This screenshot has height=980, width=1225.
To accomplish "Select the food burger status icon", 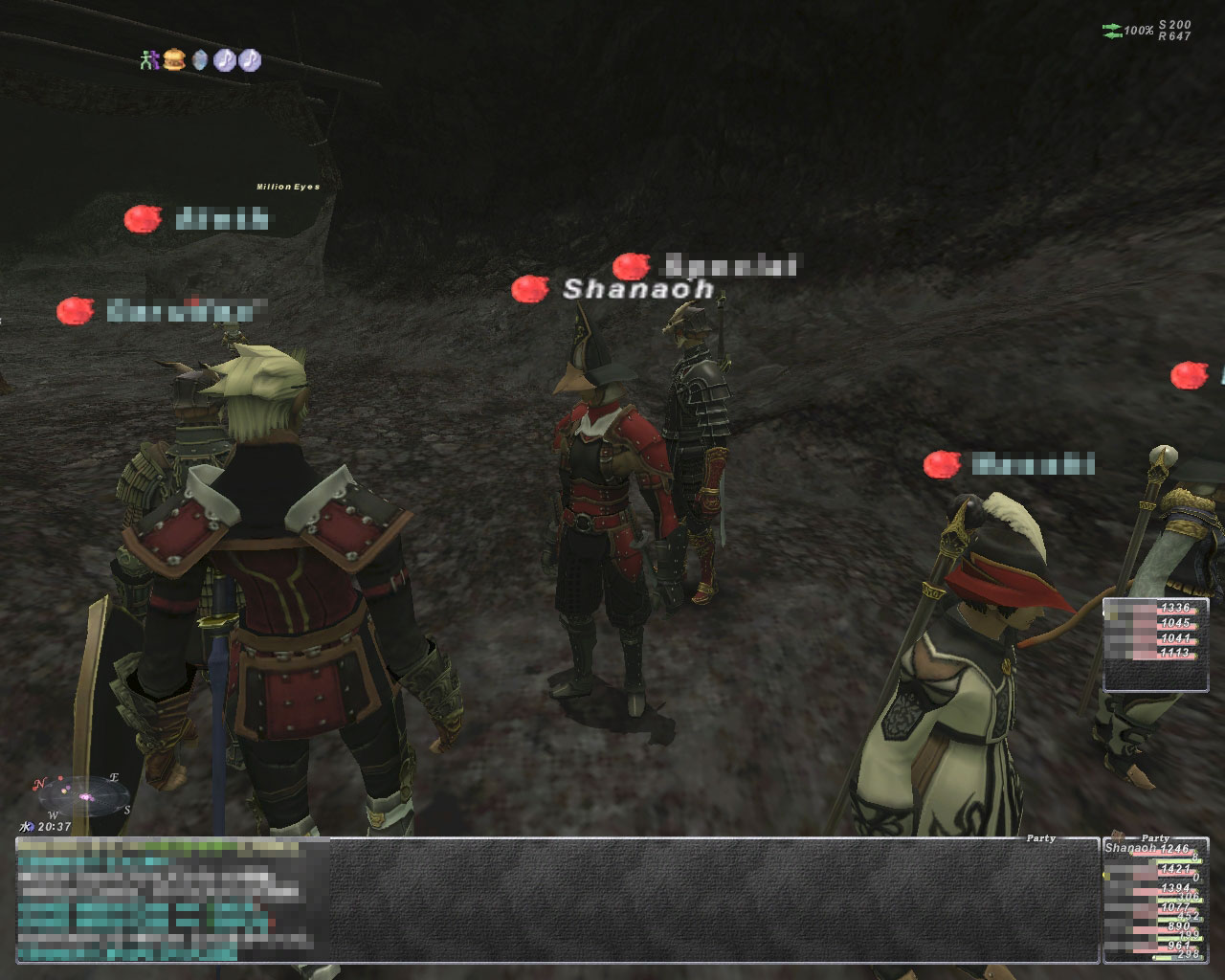I will pos(173,60).
